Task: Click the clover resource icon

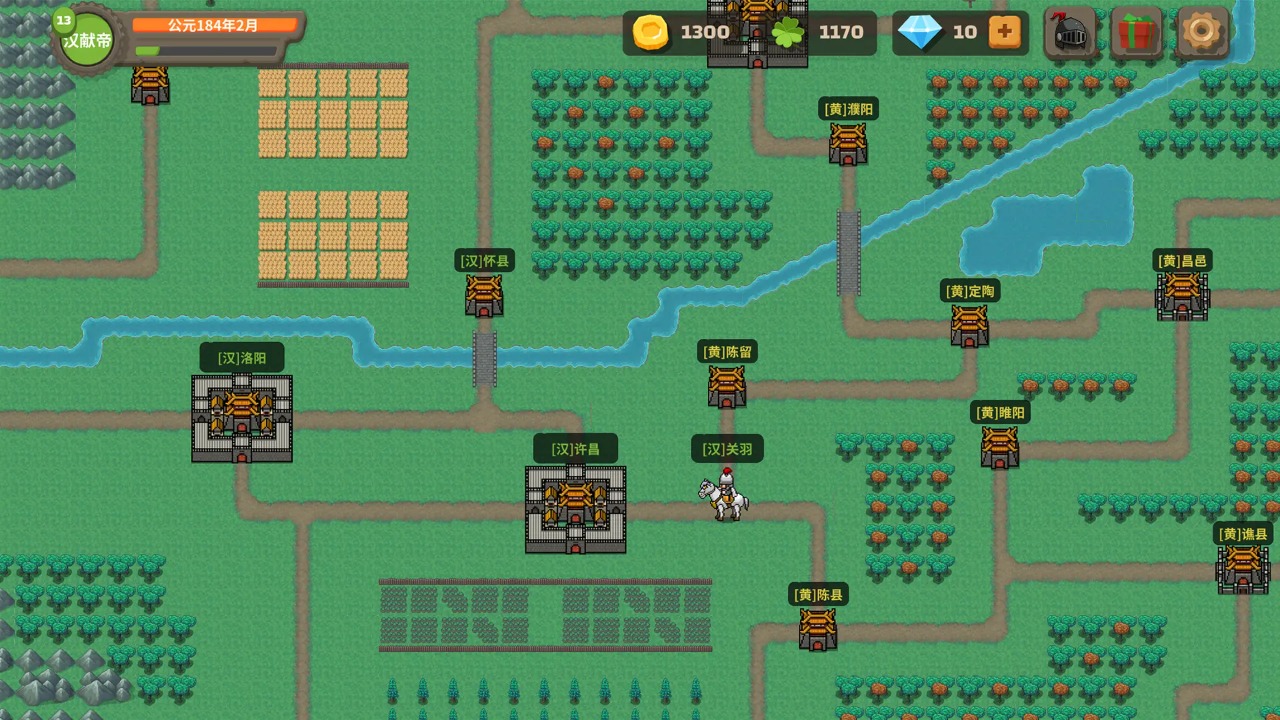Action: [788, 32]
